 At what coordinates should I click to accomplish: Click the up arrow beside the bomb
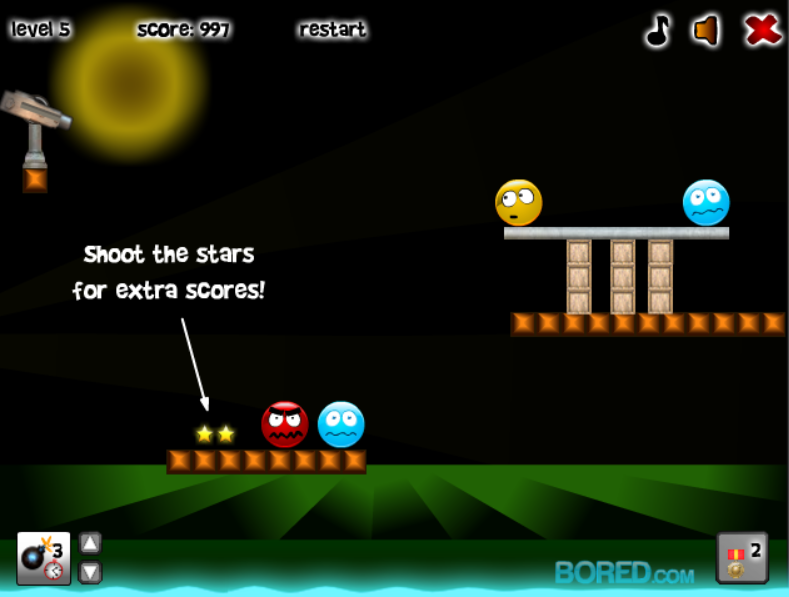[x=90, y=543]
